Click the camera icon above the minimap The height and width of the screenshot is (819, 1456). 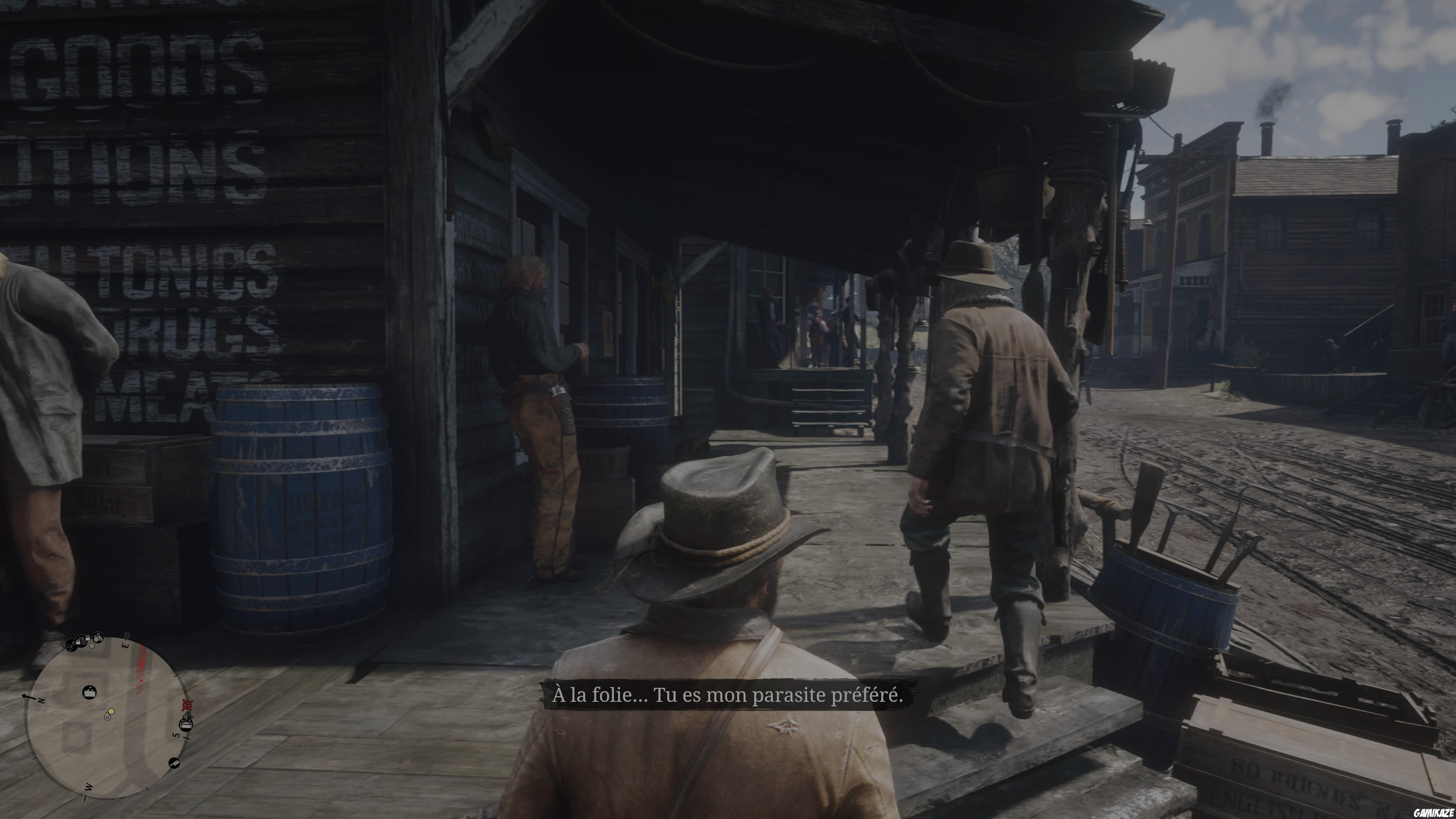(x=98, y=637)
